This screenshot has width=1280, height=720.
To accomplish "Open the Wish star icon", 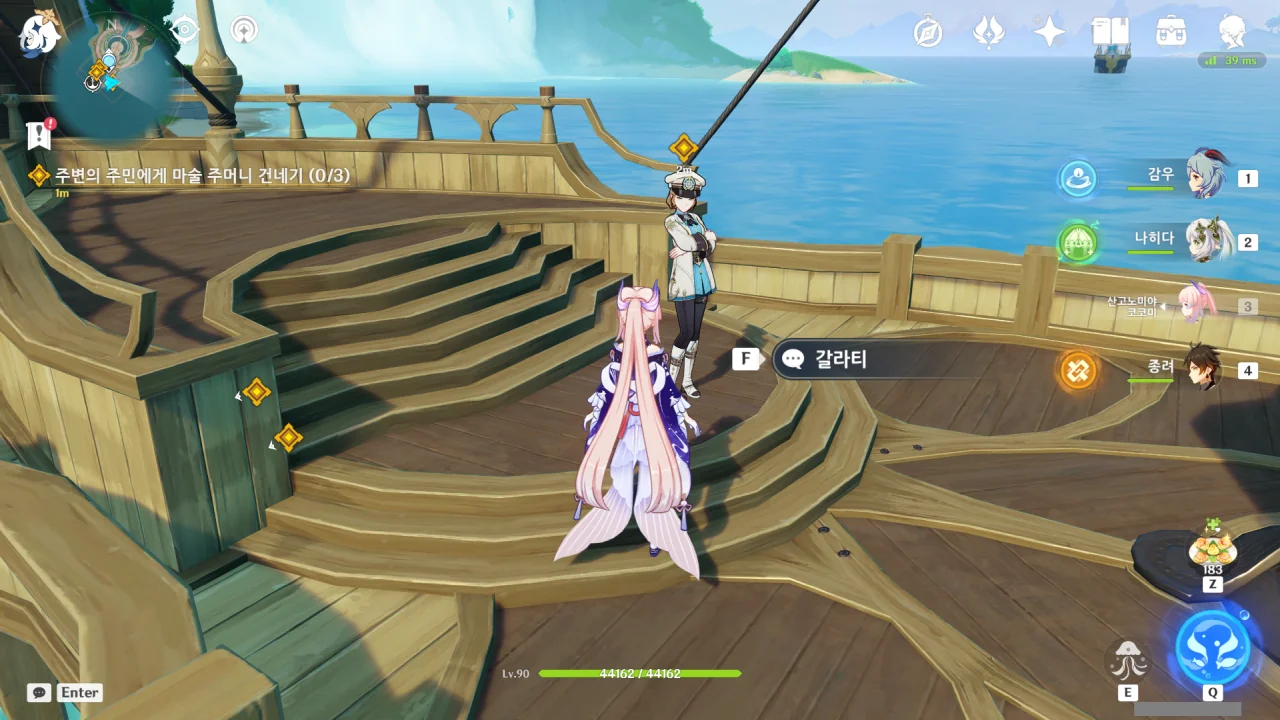I will click(x=1049, y=32).
